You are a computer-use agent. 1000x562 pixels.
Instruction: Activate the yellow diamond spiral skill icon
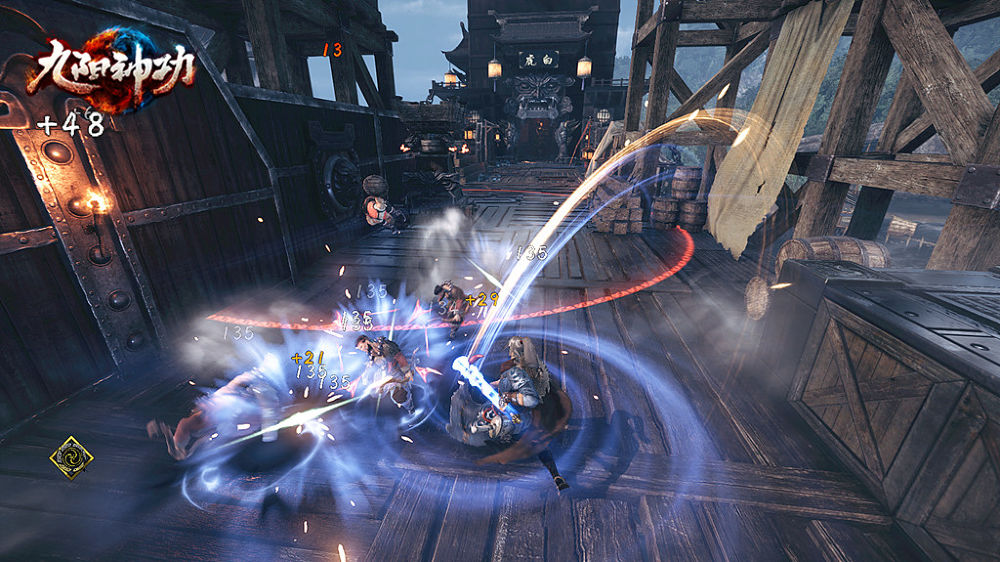coord(71,457)
